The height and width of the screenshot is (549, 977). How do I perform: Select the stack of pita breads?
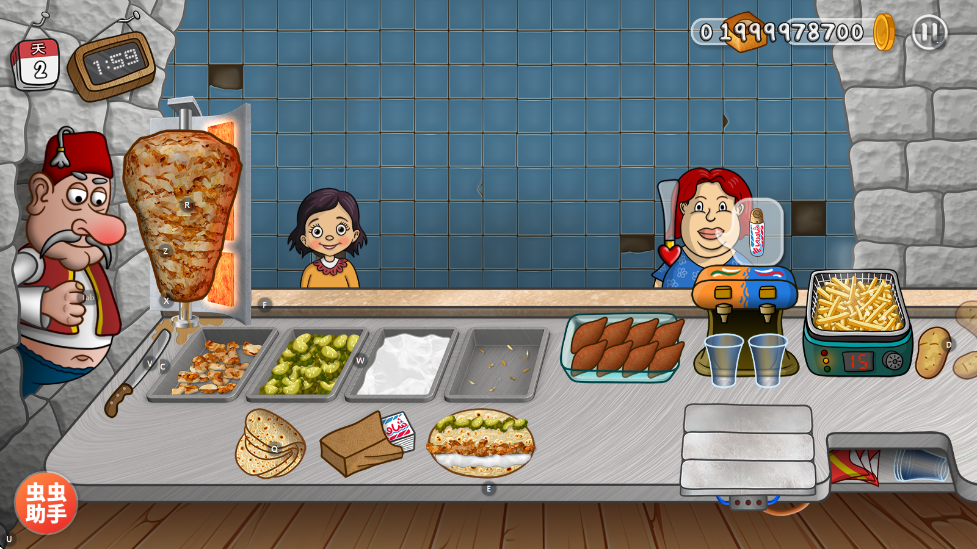(x=270, y=443)
